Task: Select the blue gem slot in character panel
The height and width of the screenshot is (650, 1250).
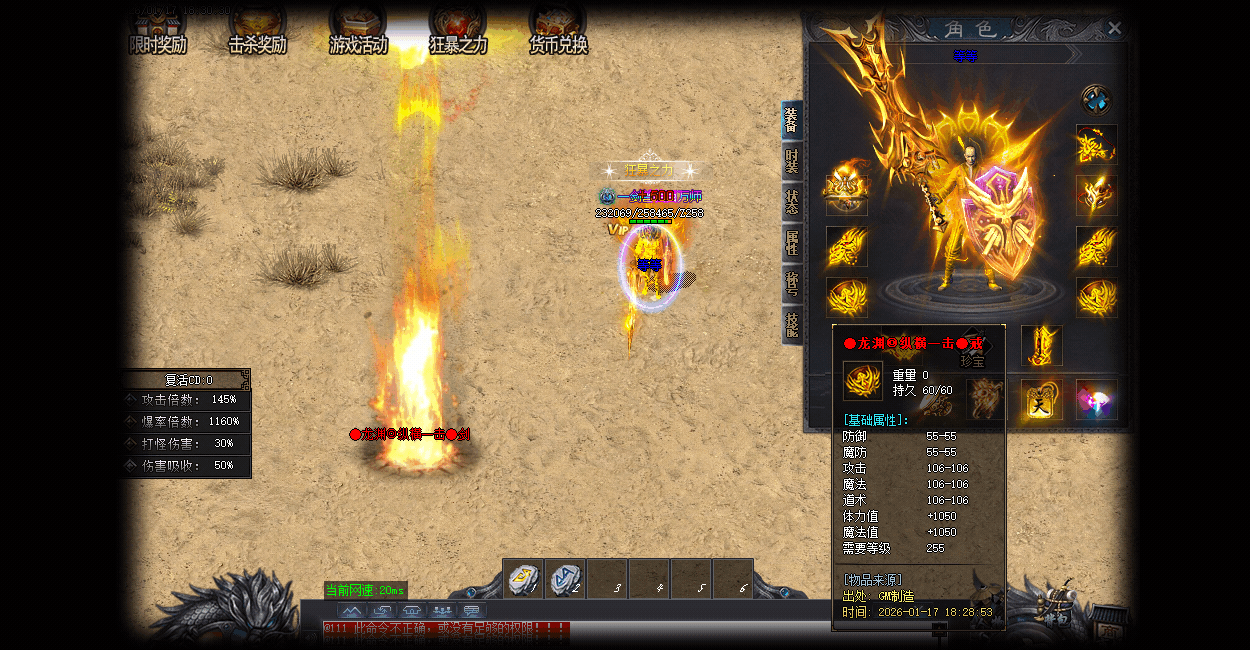Action: [x=1096, y=100]
